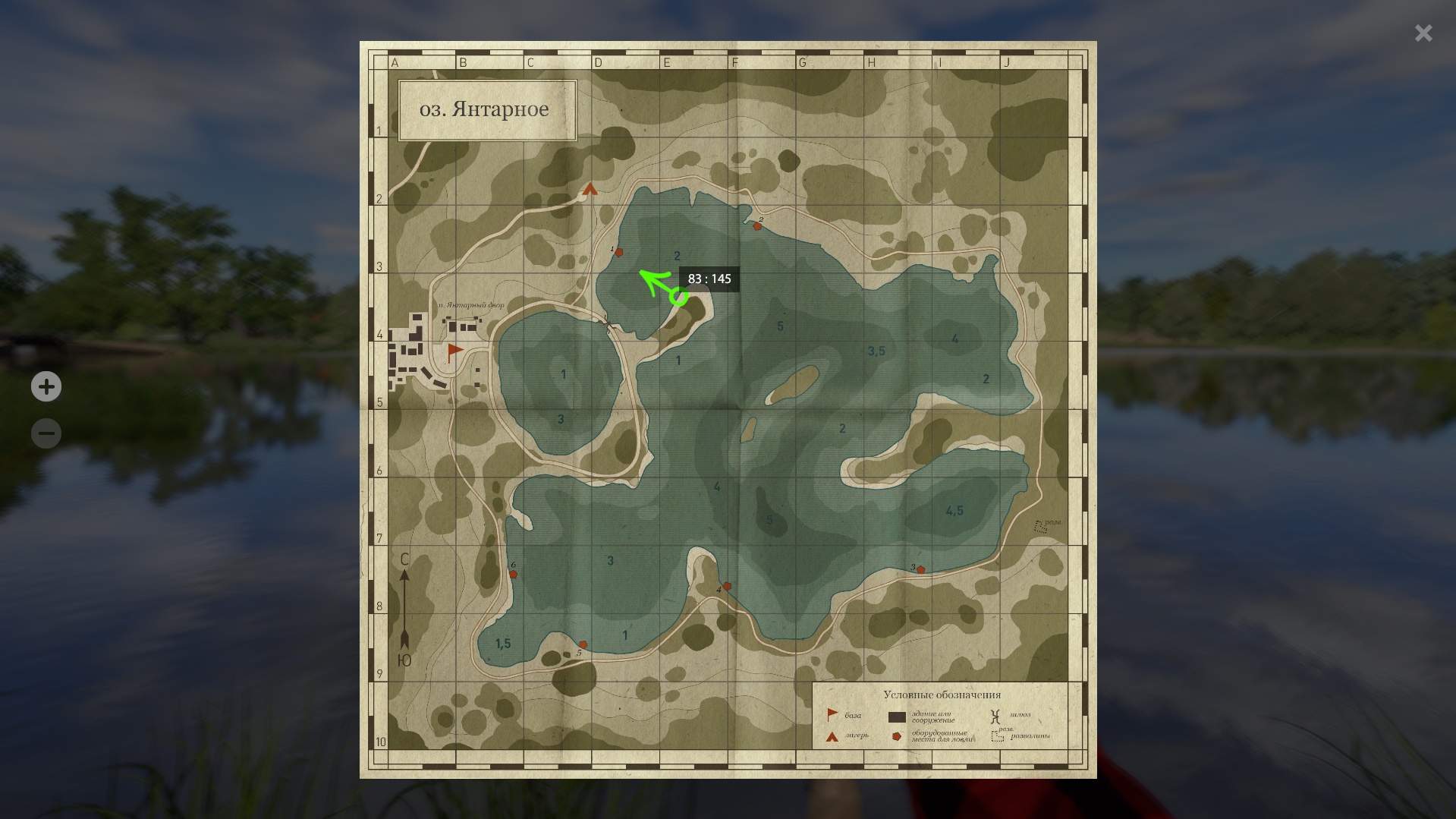Click the orange camp triangle marker
1456x819 pixels.
pyautogui.click(x=590, y=189)
